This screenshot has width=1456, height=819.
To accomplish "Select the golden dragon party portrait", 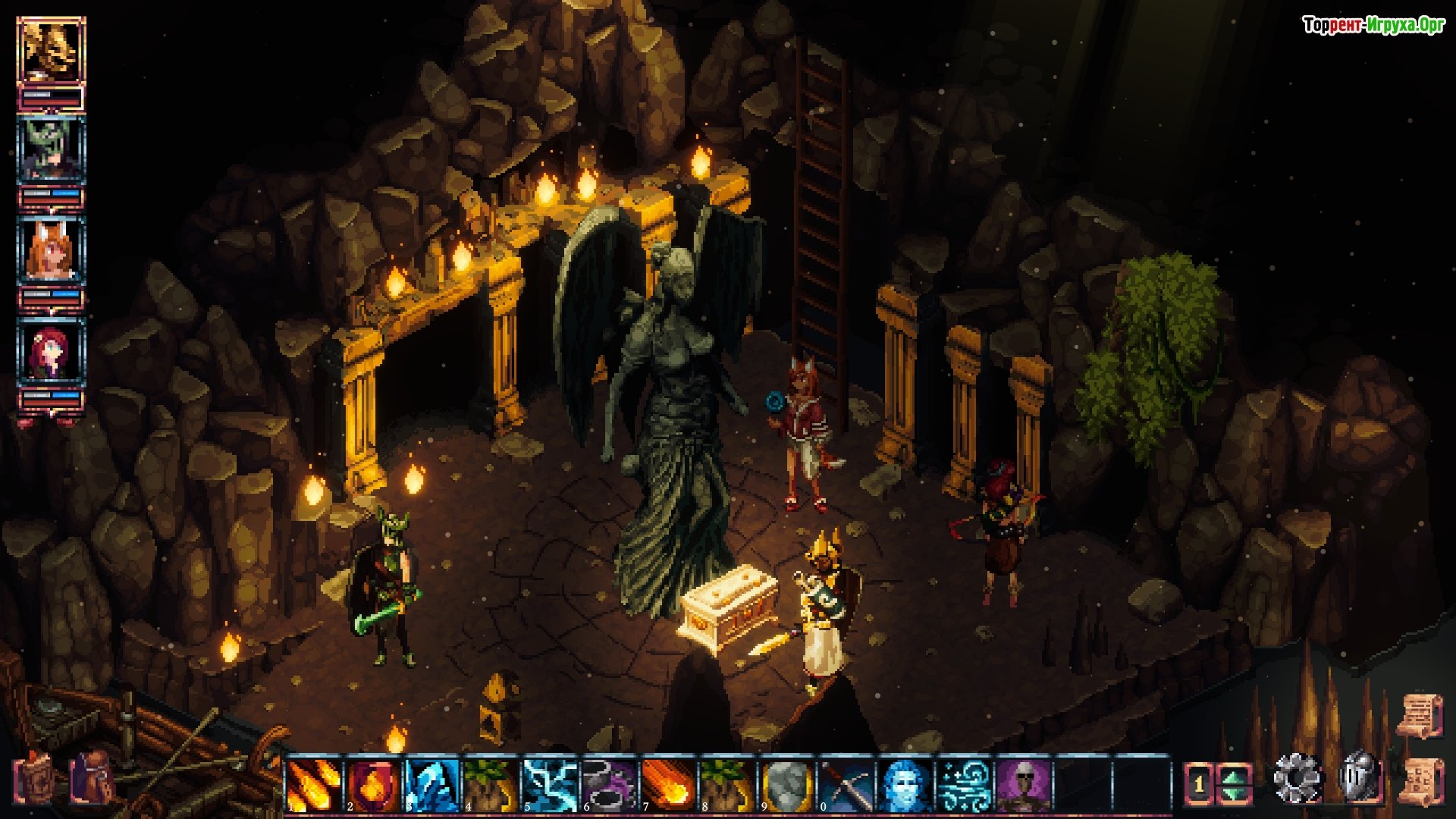I will [x=51, y=51].
